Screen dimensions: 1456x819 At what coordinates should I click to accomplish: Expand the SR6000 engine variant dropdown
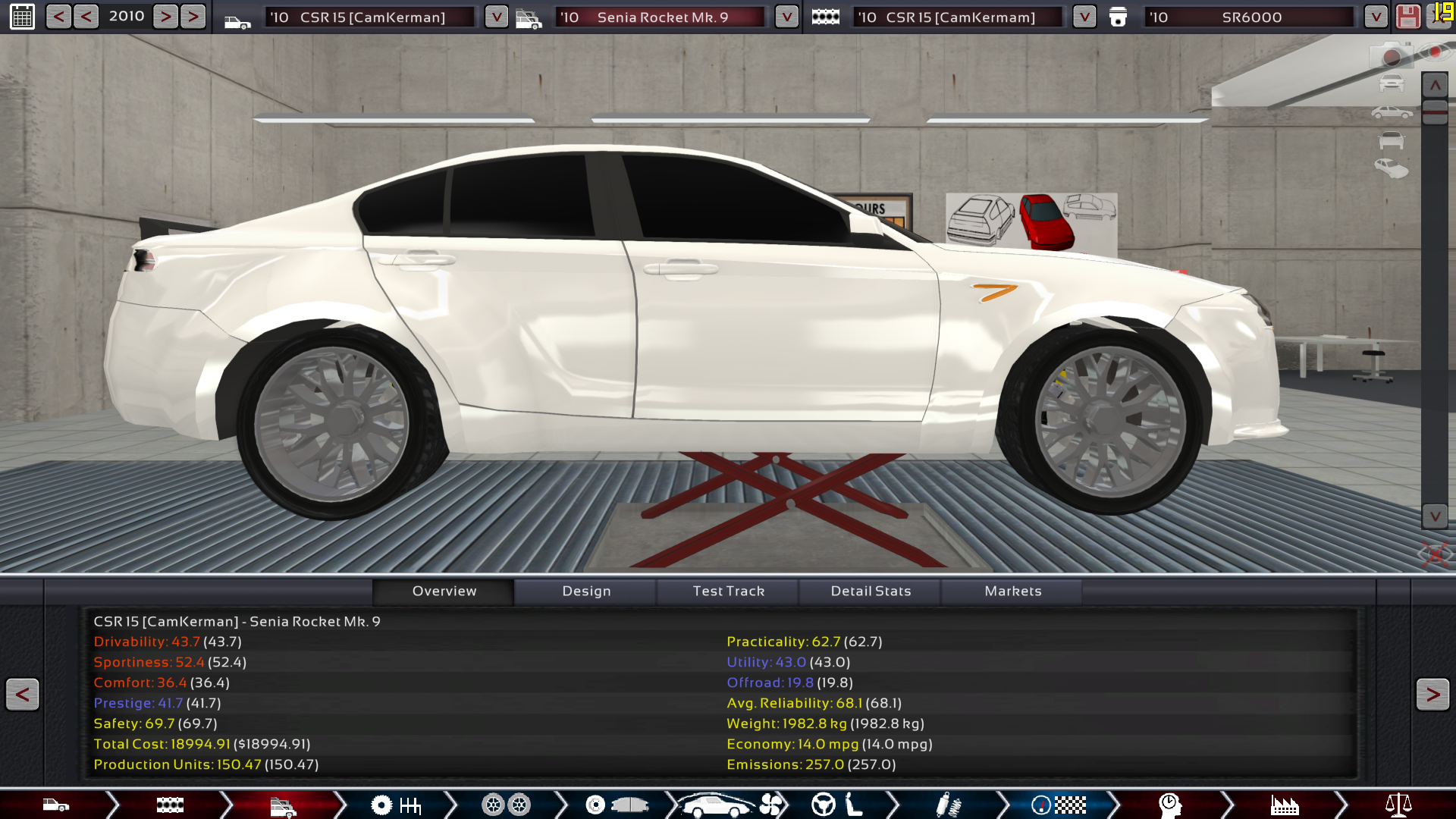[x=1375, y=17]
